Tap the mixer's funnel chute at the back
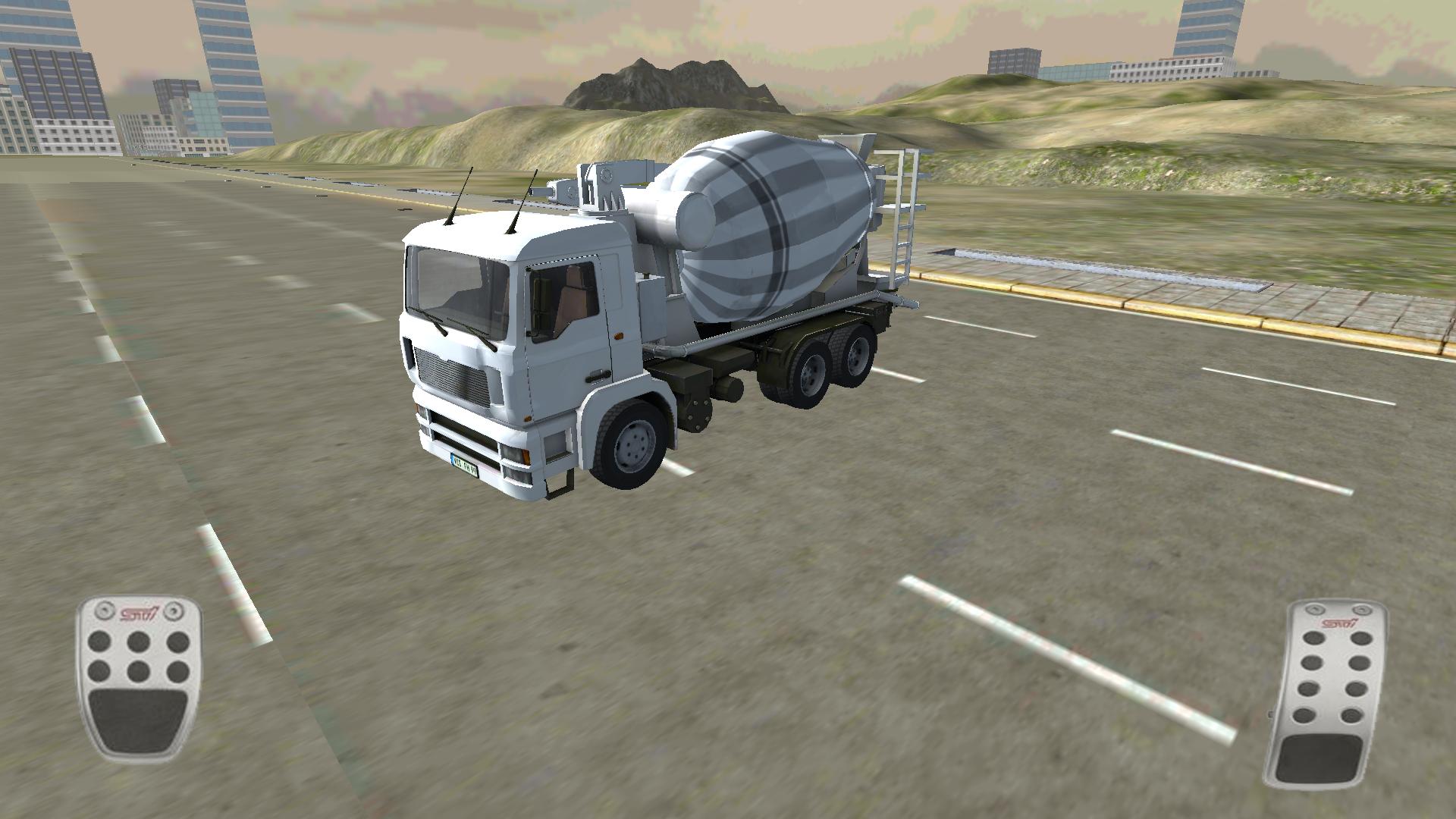 point(857,148)
